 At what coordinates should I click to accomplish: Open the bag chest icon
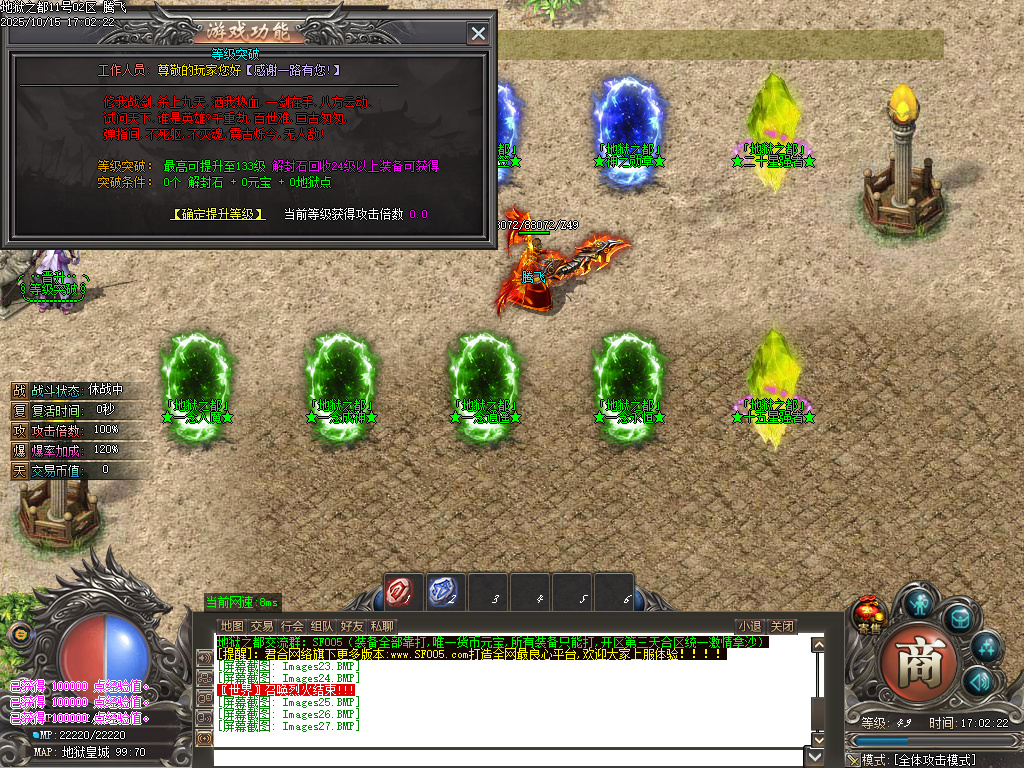coord(959,618)
